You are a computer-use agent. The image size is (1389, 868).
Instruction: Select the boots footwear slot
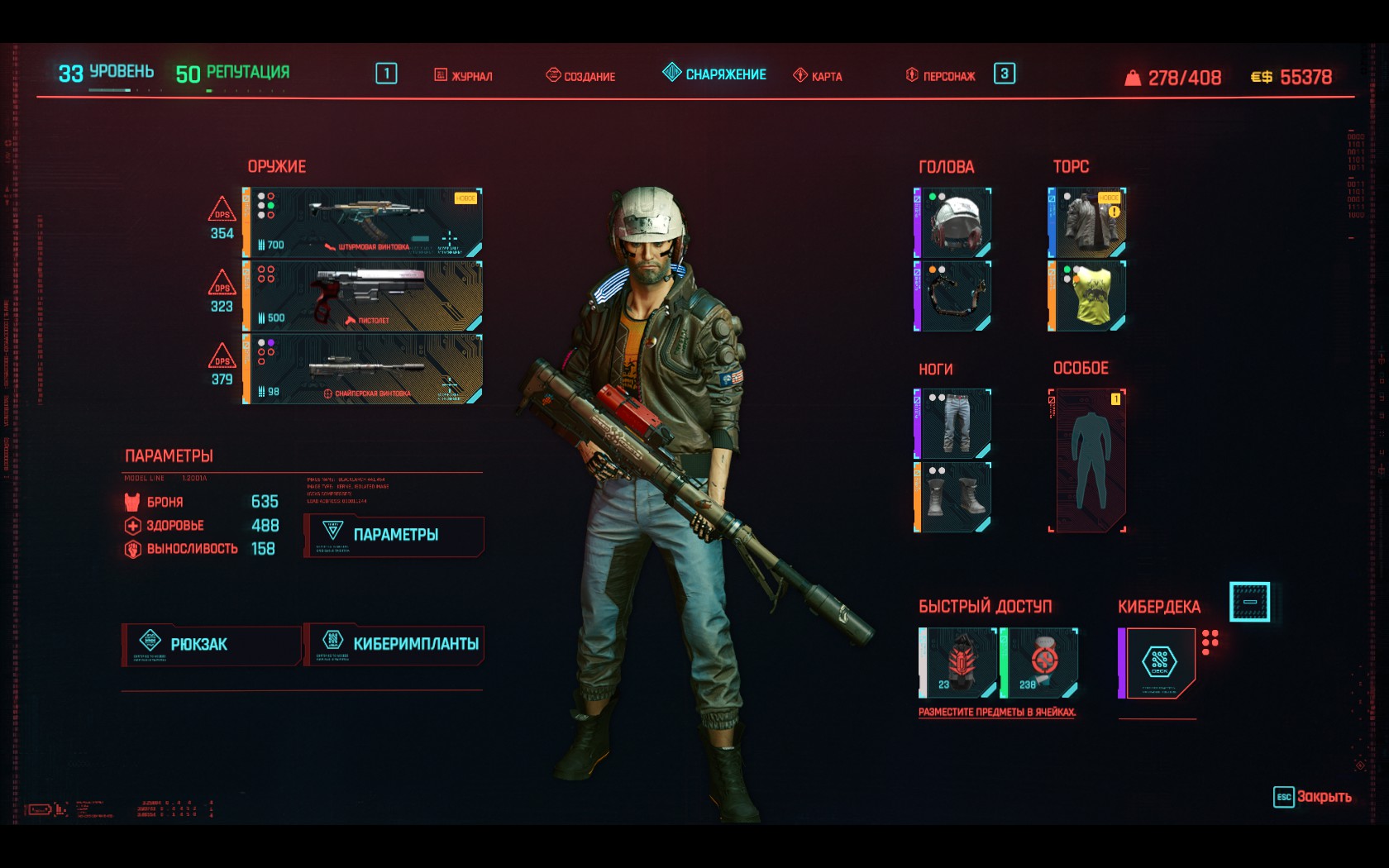point(952,497)
